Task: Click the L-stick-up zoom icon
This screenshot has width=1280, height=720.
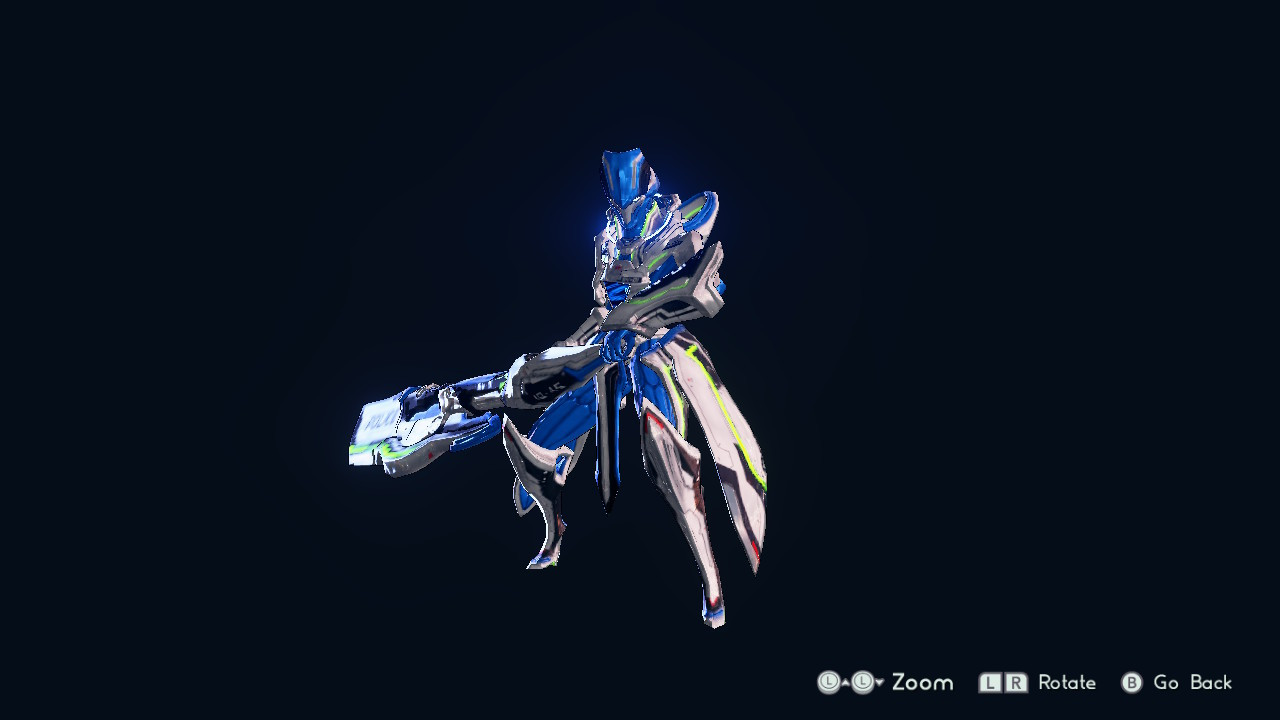Action: click(x=831, y=682)
